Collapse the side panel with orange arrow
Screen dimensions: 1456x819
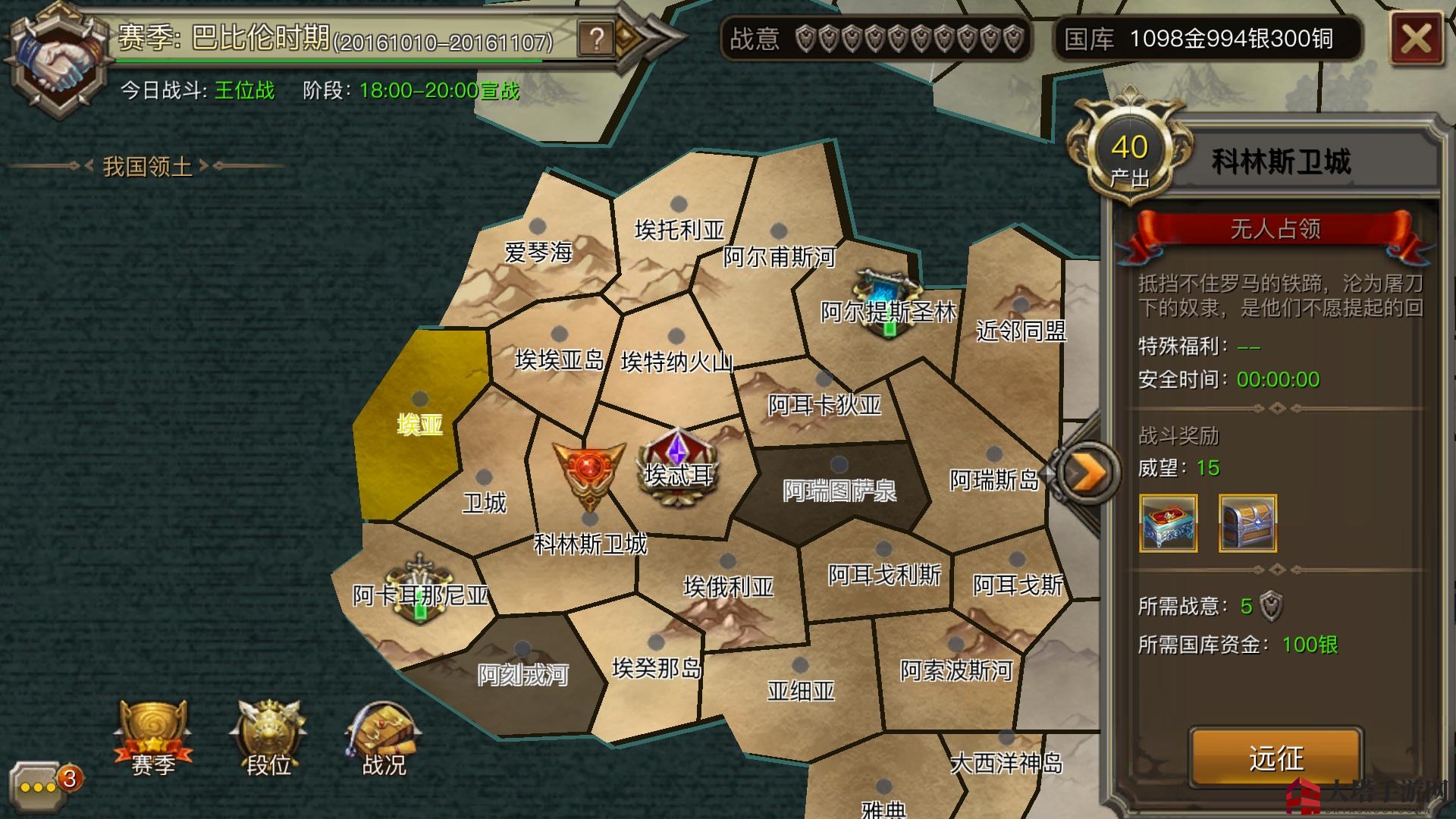click(1087, 473)
